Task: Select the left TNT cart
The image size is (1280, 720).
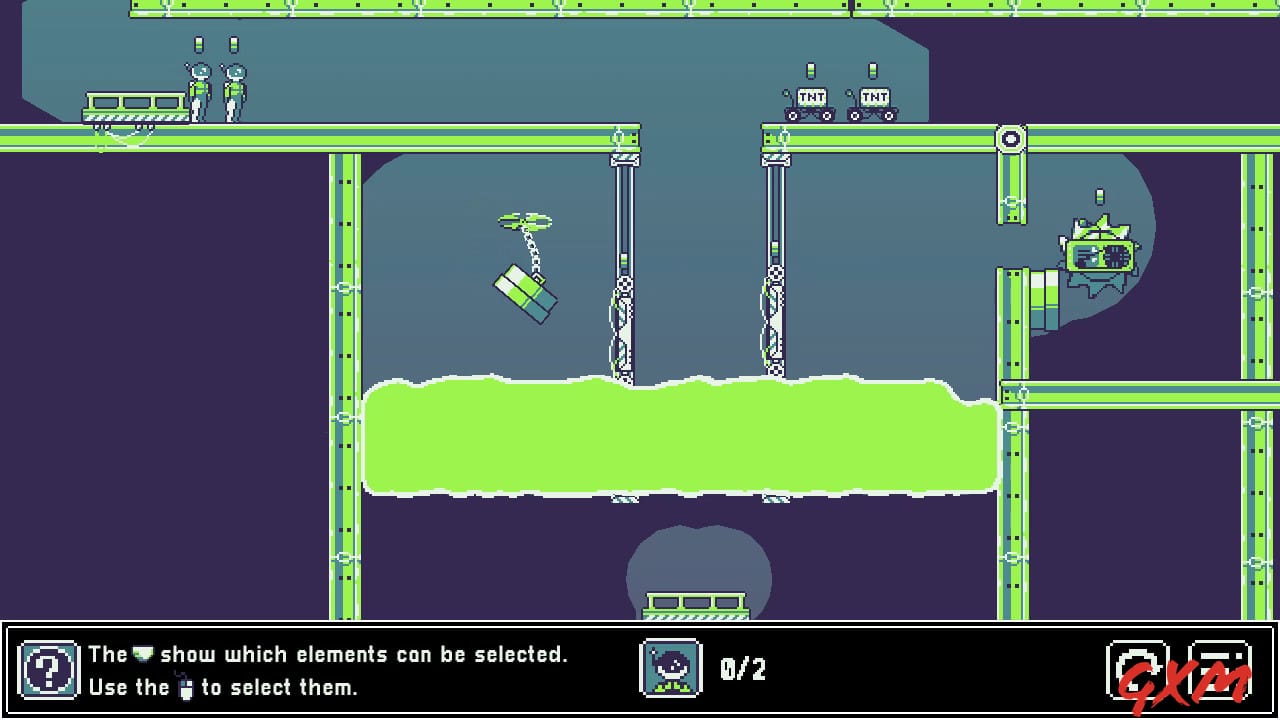Action: point(812,100)
